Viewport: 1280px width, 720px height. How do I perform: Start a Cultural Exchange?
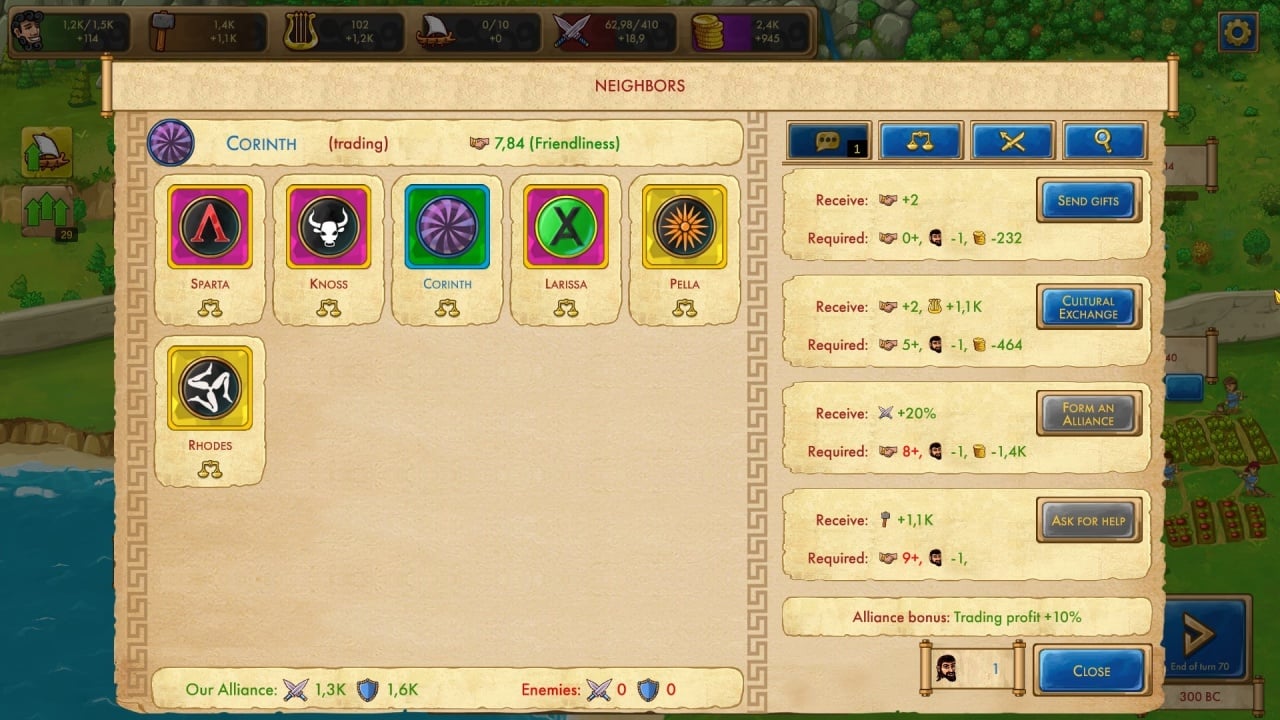(1088, 308)
